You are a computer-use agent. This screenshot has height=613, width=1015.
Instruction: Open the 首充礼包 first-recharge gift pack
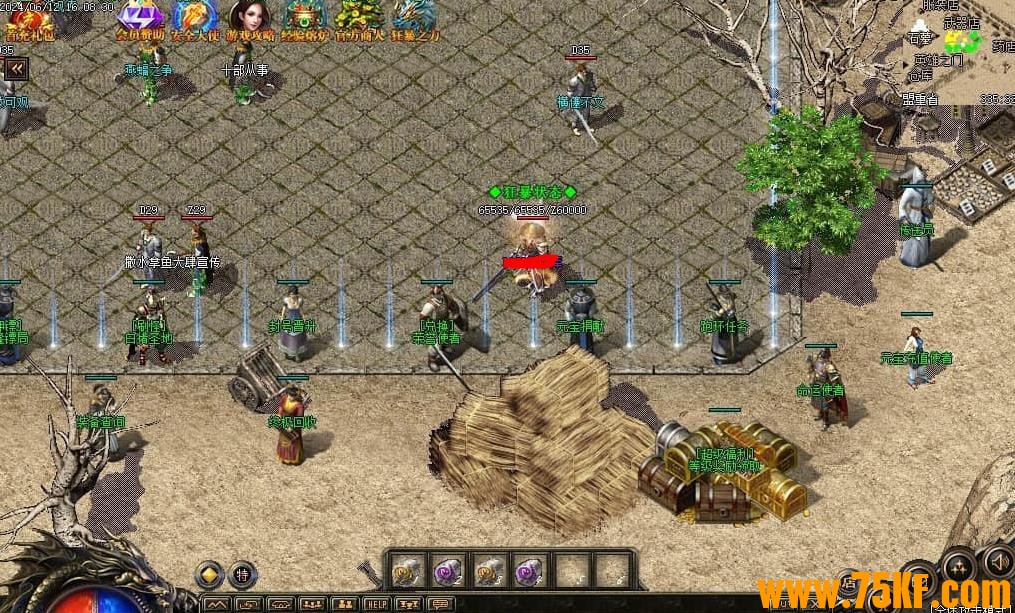tap(30, 20)
